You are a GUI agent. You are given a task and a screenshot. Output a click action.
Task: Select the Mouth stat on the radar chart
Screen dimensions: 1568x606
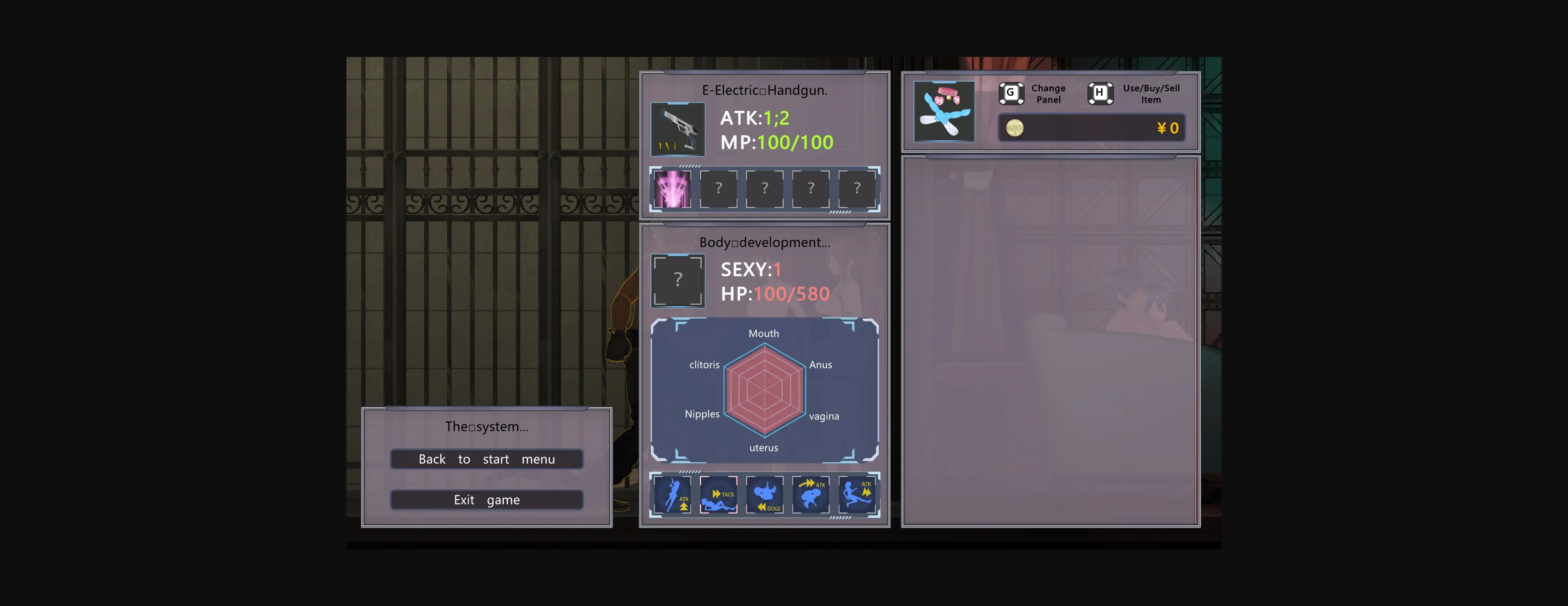(x=764, y=333)
